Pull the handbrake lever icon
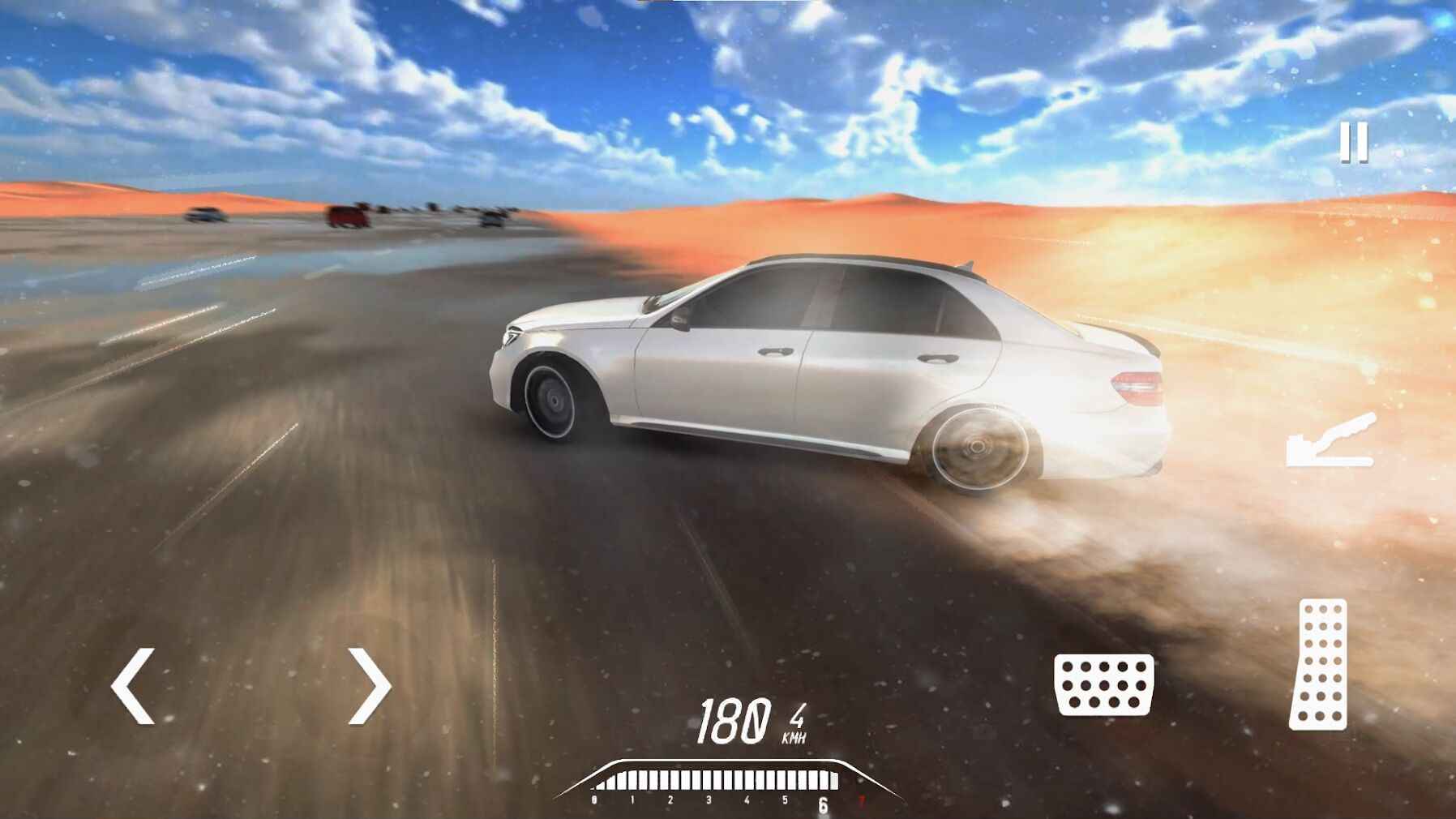1456x819 pixels. 1331,441
